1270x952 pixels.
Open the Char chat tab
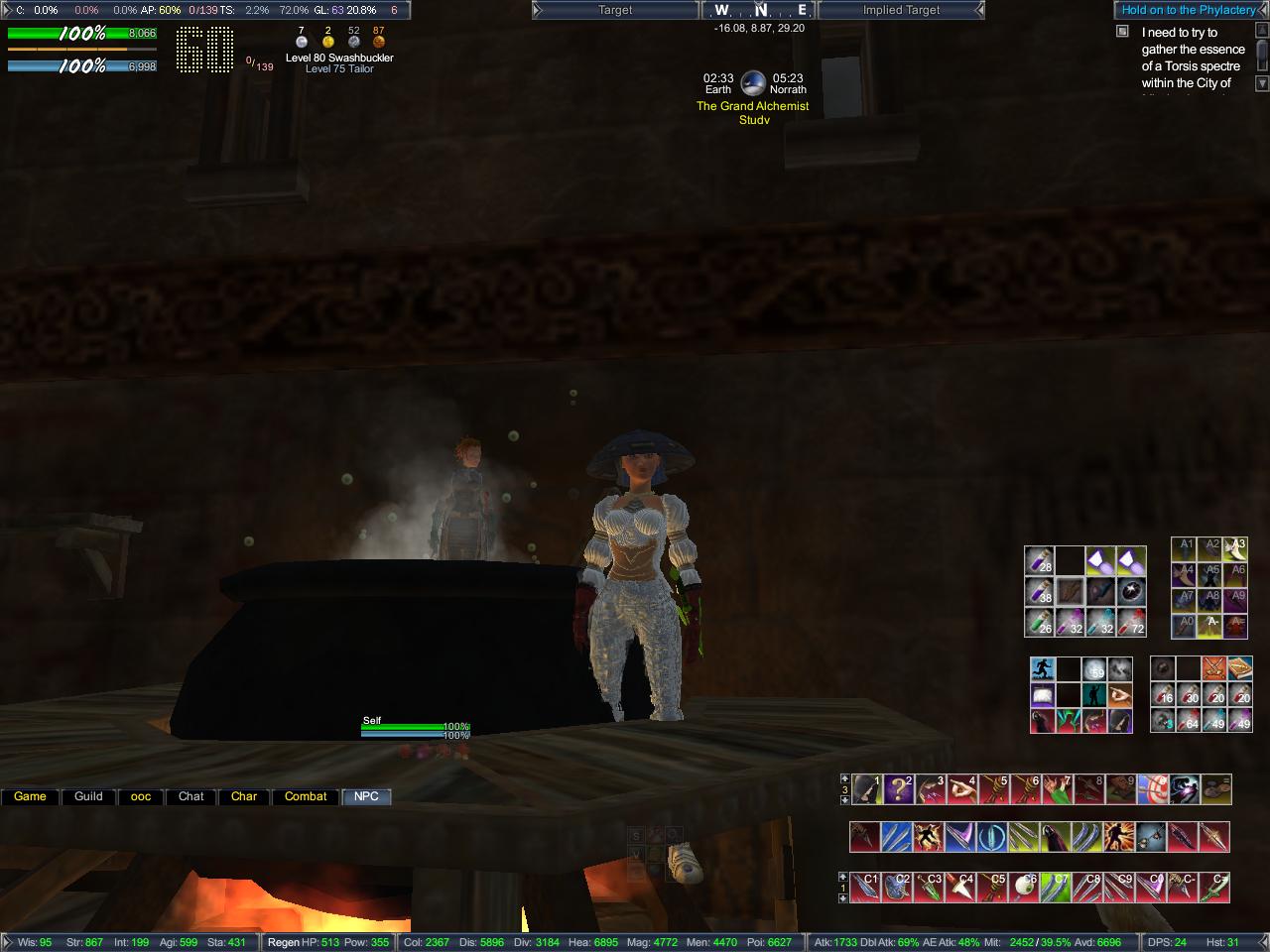244,796
